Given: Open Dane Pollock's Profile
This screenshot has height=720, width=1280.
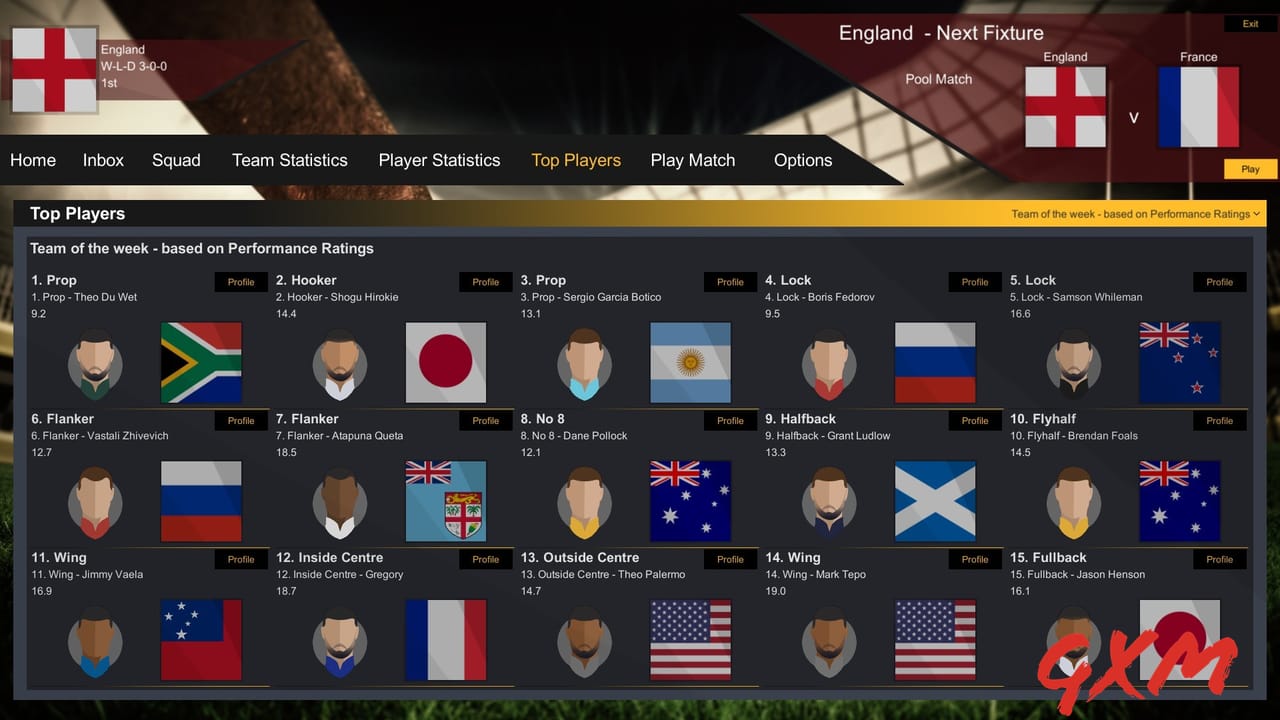Looking at the screenshot, I should [729, 420].
